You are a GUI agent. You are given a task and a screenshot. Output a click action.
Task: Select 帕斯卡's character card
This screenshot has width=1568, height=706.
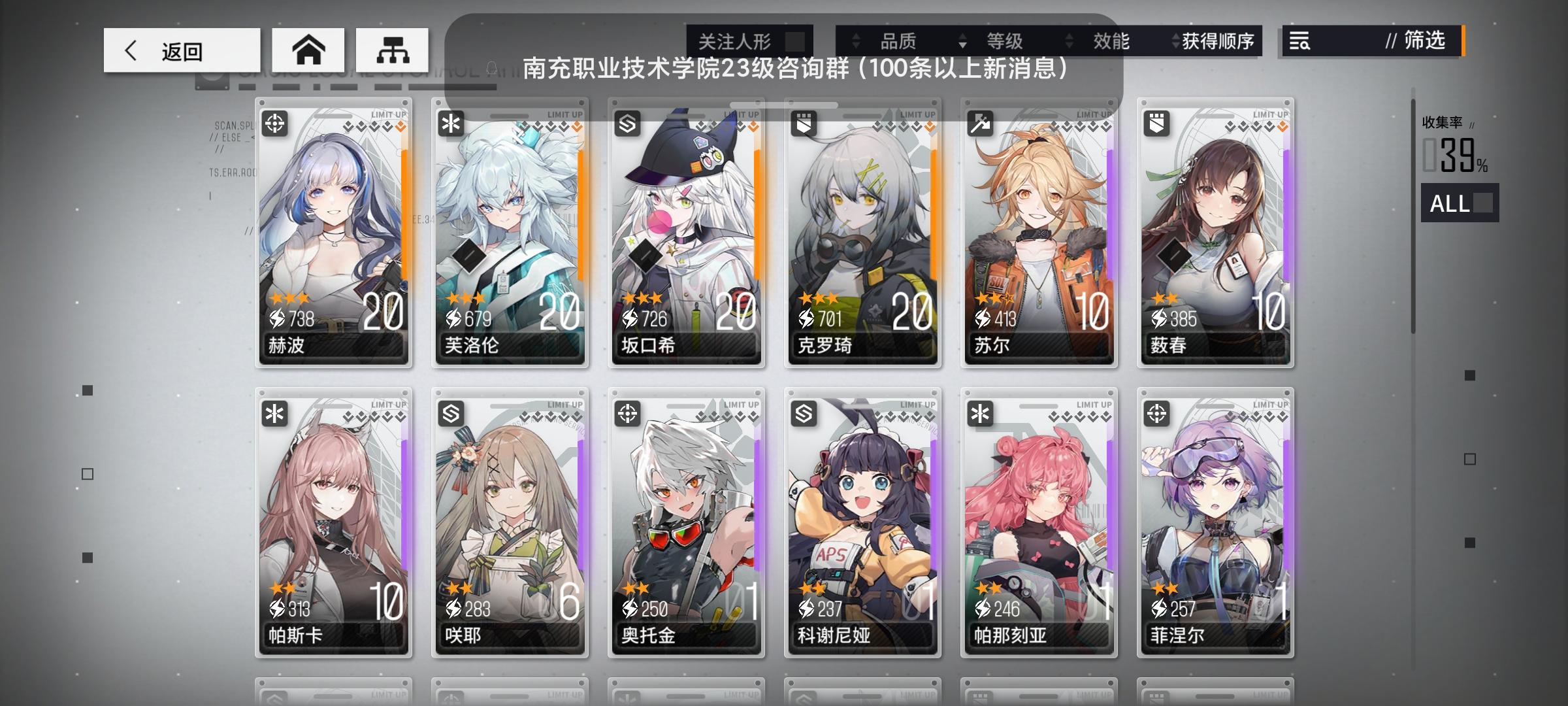(x=334, y=516)
